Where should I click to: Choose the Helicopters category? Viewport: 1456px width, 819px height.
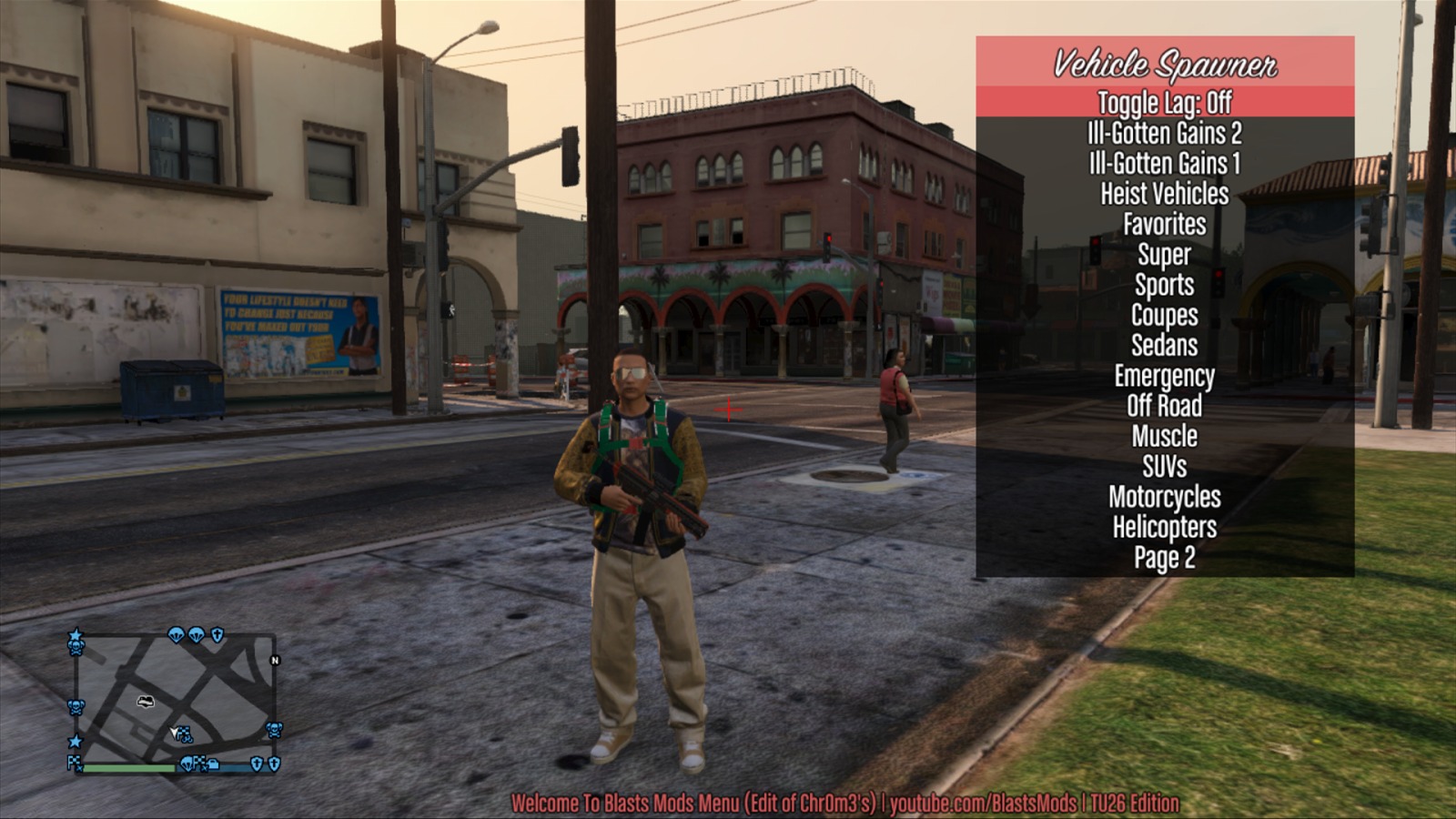[1164, 527]
